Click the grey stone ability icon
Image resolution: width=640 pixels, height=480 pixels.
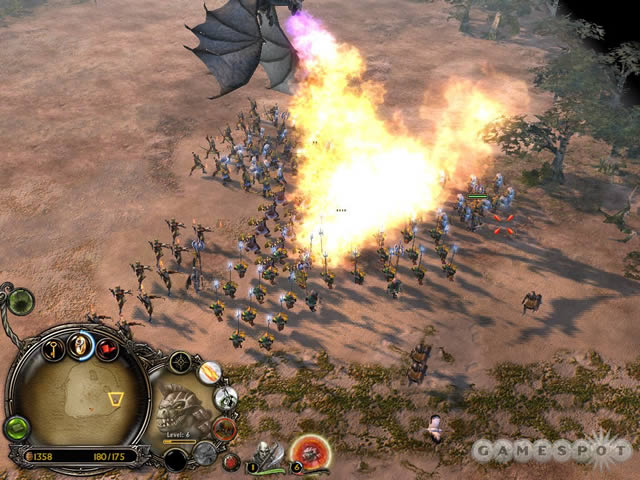point(204,452)
